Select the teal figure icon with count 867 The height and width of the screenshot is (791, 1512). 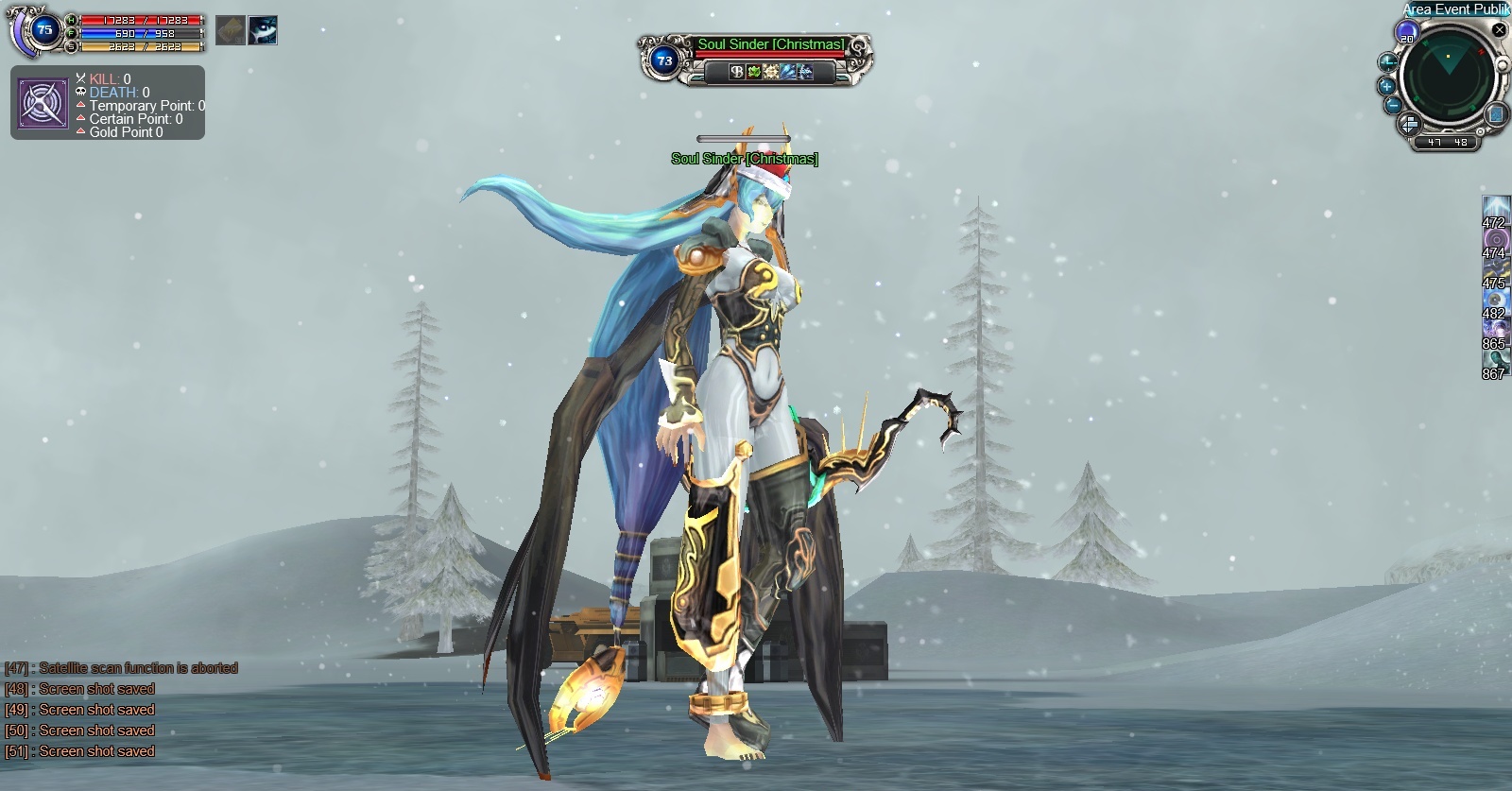(1496, 359)
